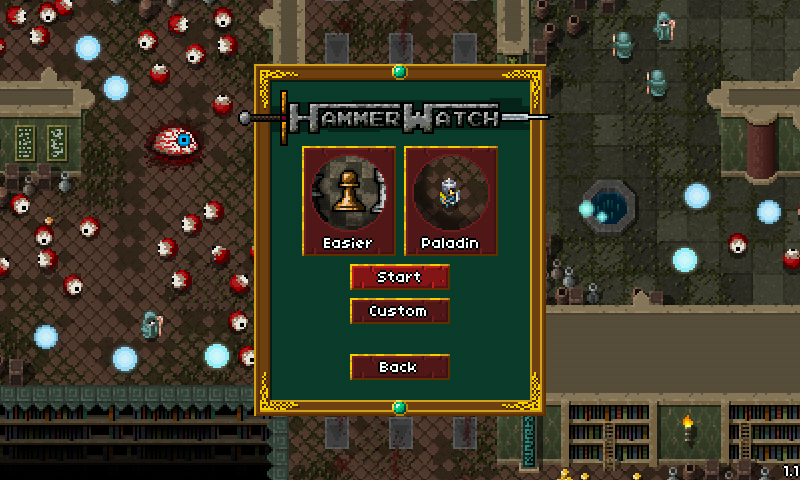Go Back to the previous menu
This screenshot has height=480, width=800.
399,367
